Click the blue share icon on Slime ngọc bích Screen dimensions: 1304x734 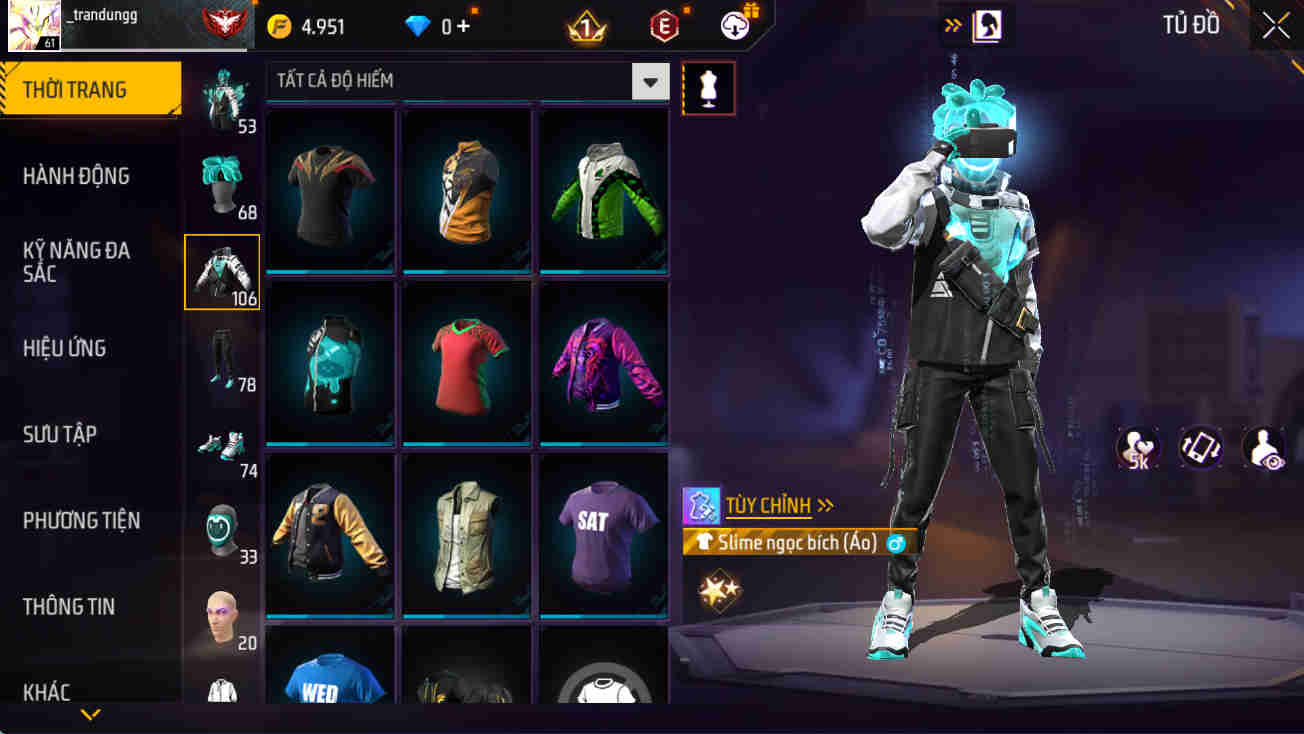896,541
